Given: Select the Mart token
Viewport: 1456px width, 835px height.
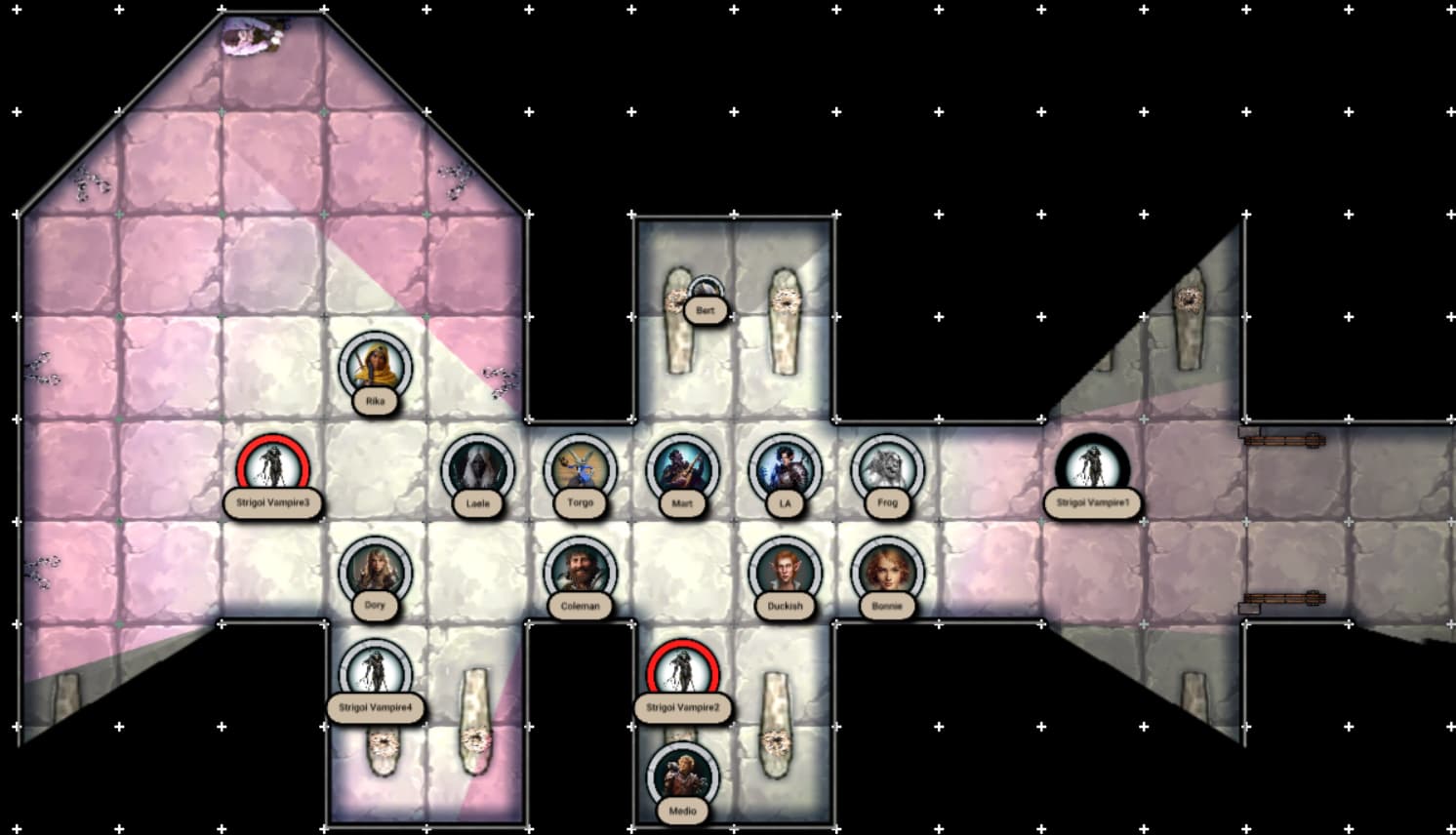Looking at the screenshot, I should [x=682, y=469].
